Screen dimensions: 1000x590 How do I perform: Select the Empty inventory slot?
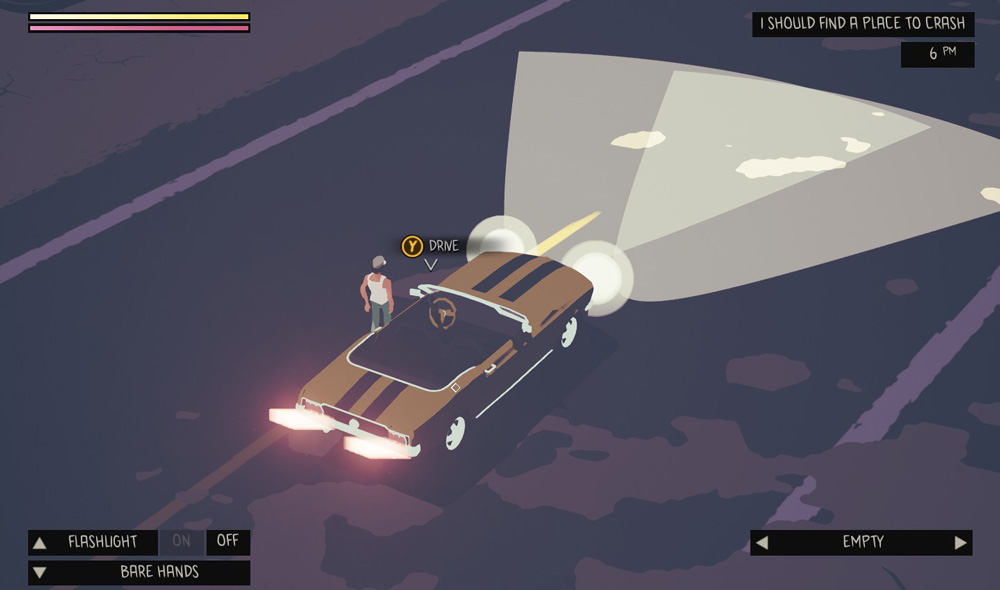coord(862,542)
